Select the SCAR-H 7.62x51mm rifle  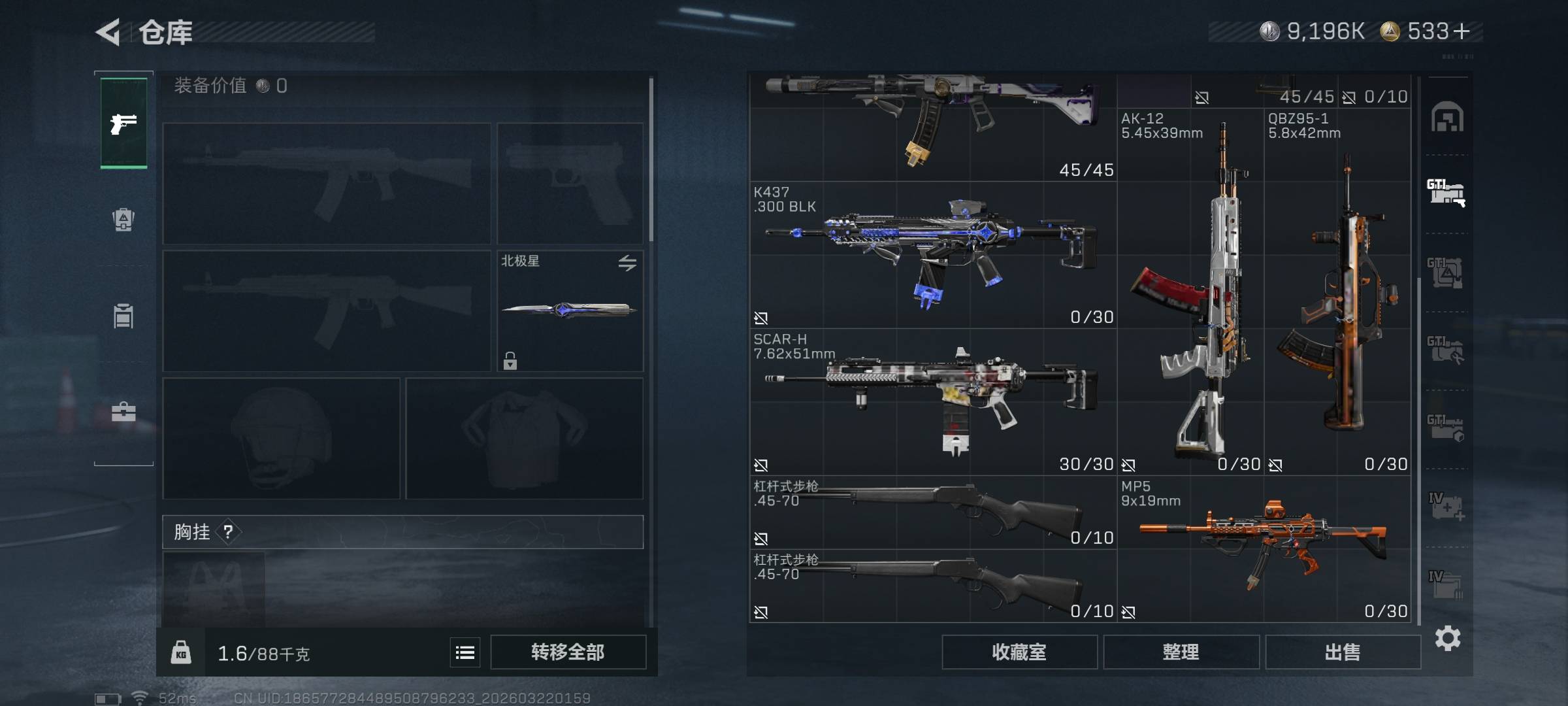[x=932, y=401]
